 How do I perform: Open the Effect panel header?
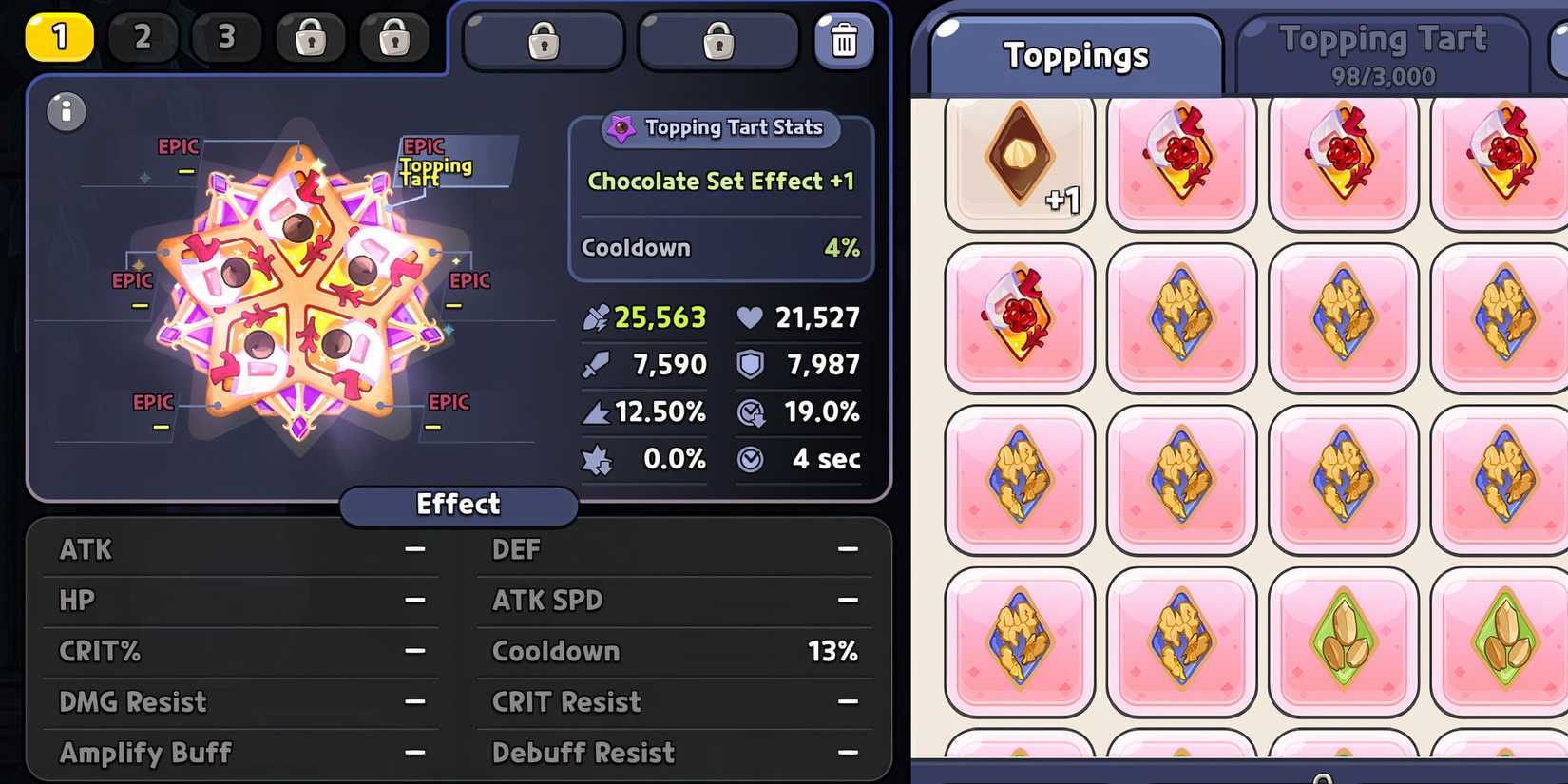[x=459, y=505]
